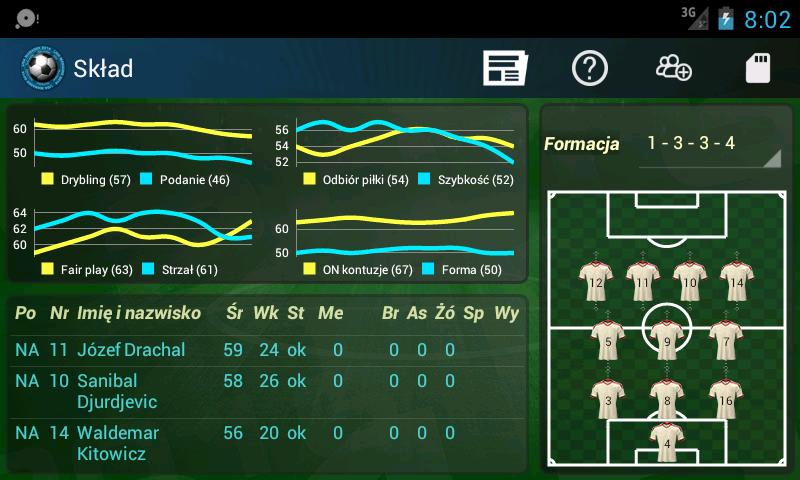Select shirt number 8 on the pitch

coord(666,399)
